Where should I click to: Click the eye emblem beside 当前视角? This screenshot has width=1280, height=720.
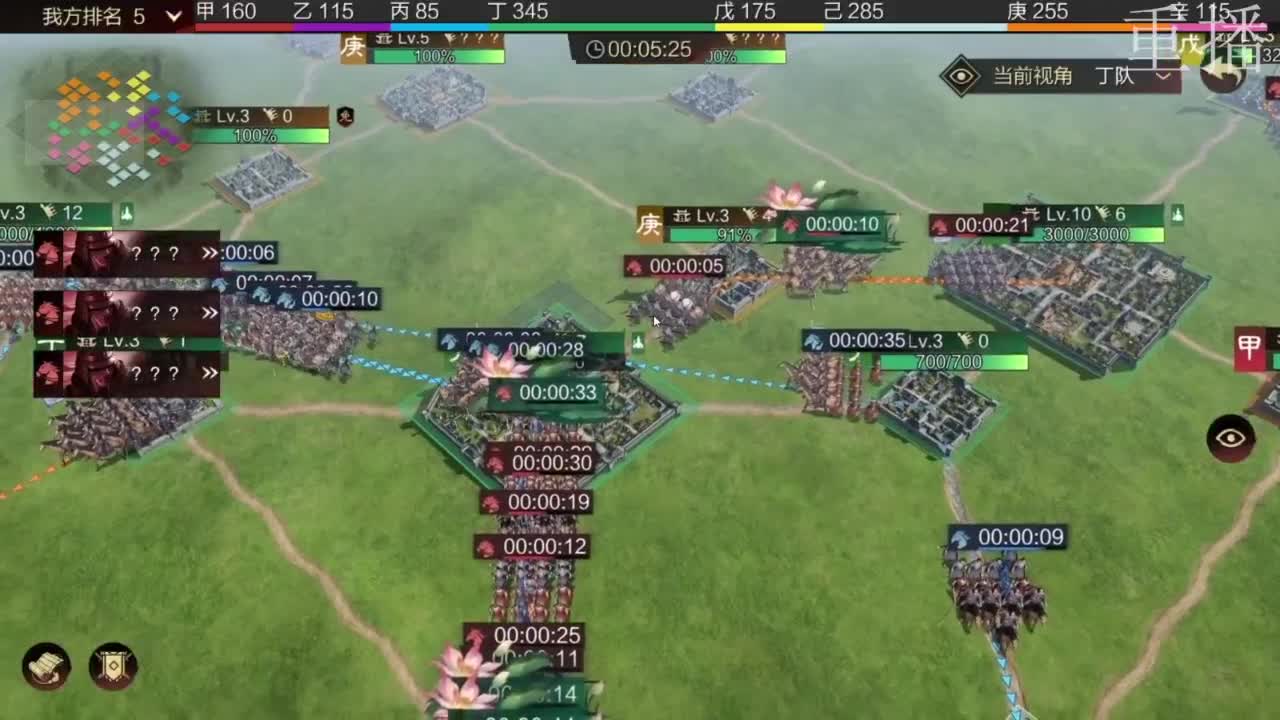(x=963, y=75)
